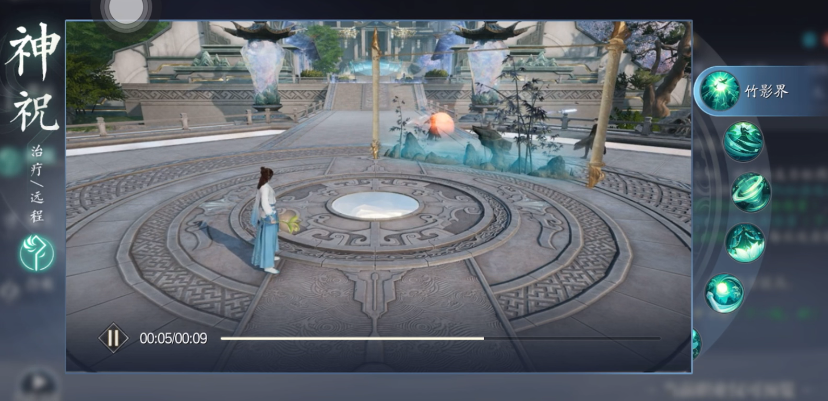Choose the skill icon directly below 竹影界
Image resolution: width=828 pixels, height=401 pixels.
743,141
